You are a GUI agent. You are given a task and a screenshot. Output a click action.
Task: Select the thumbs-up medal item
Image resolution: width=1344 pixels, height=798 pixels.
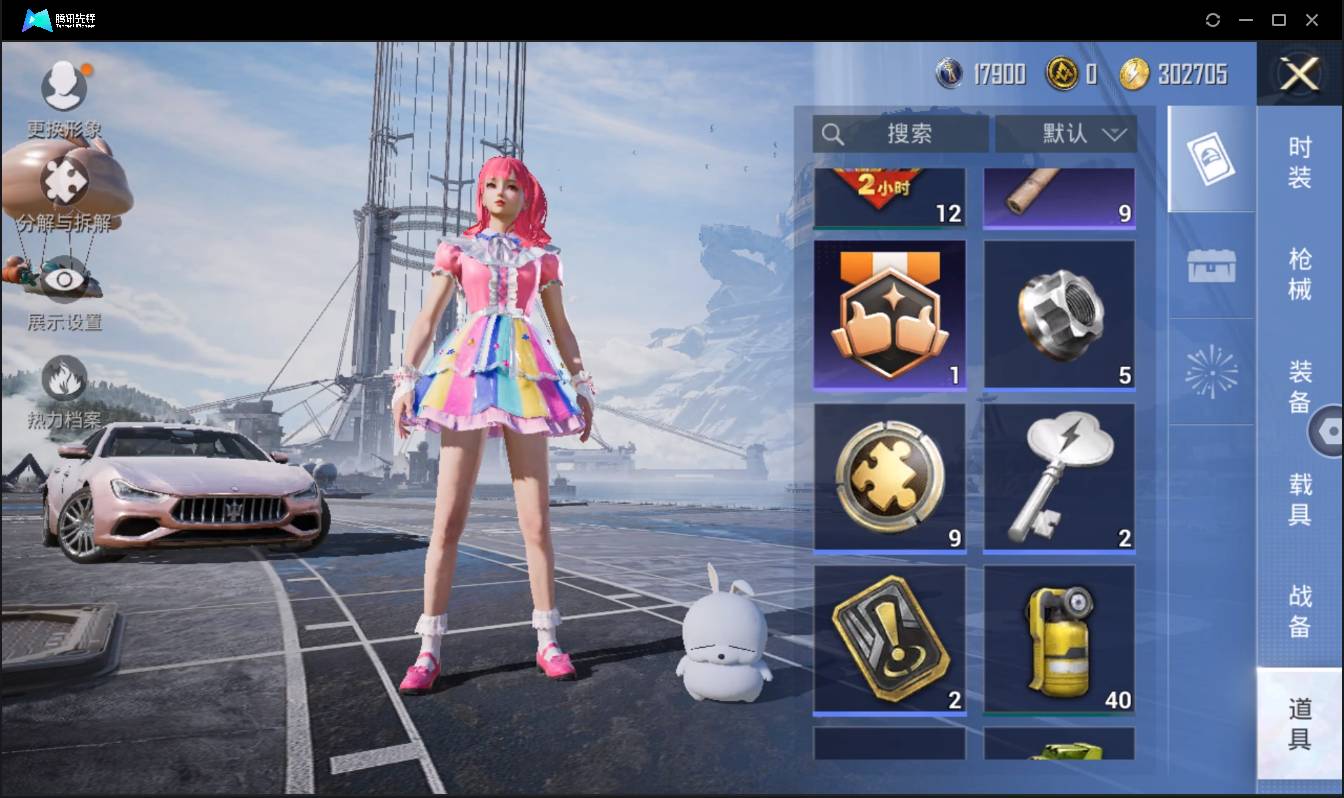(x=889, y=314)
